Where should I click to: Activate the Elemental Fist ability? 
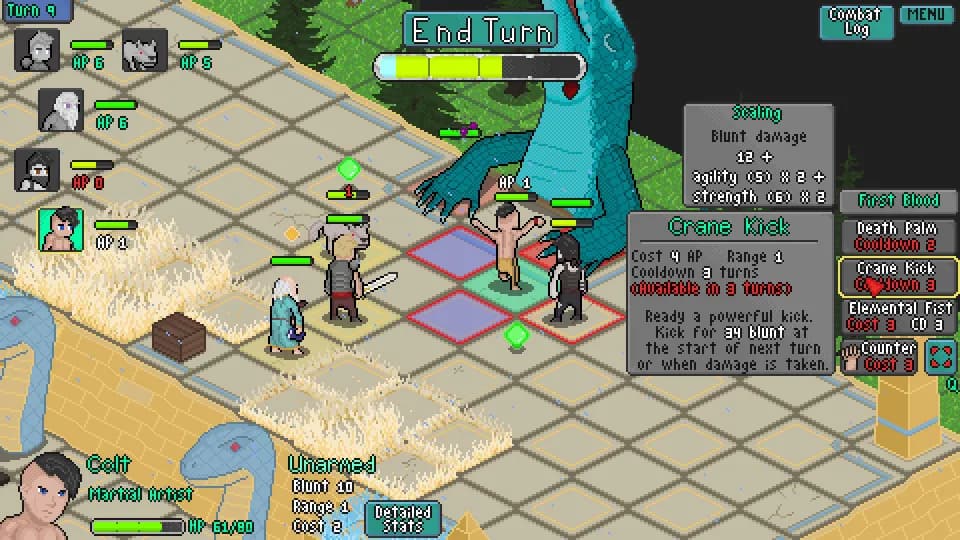(x=897, y=316)
